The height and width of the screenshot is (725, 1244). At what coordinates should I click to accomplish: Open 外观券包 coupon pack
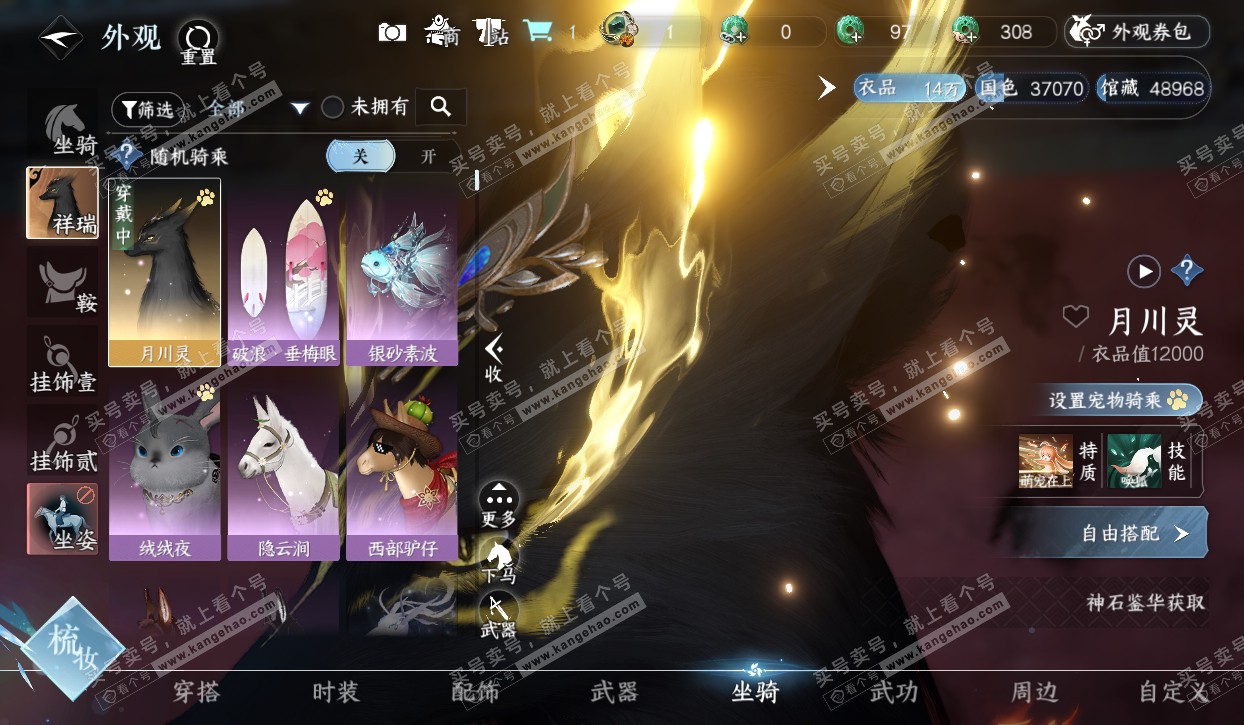pyautogui.click(x=1138, y=32)
